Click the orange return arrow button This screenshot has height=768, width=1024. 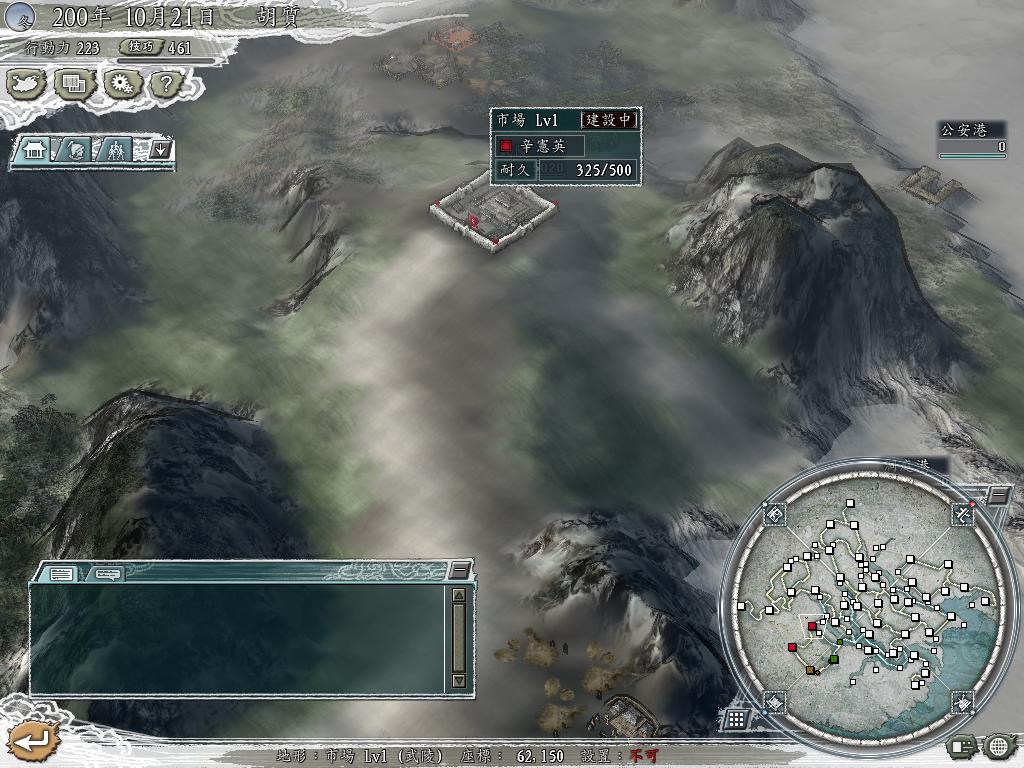33,742
